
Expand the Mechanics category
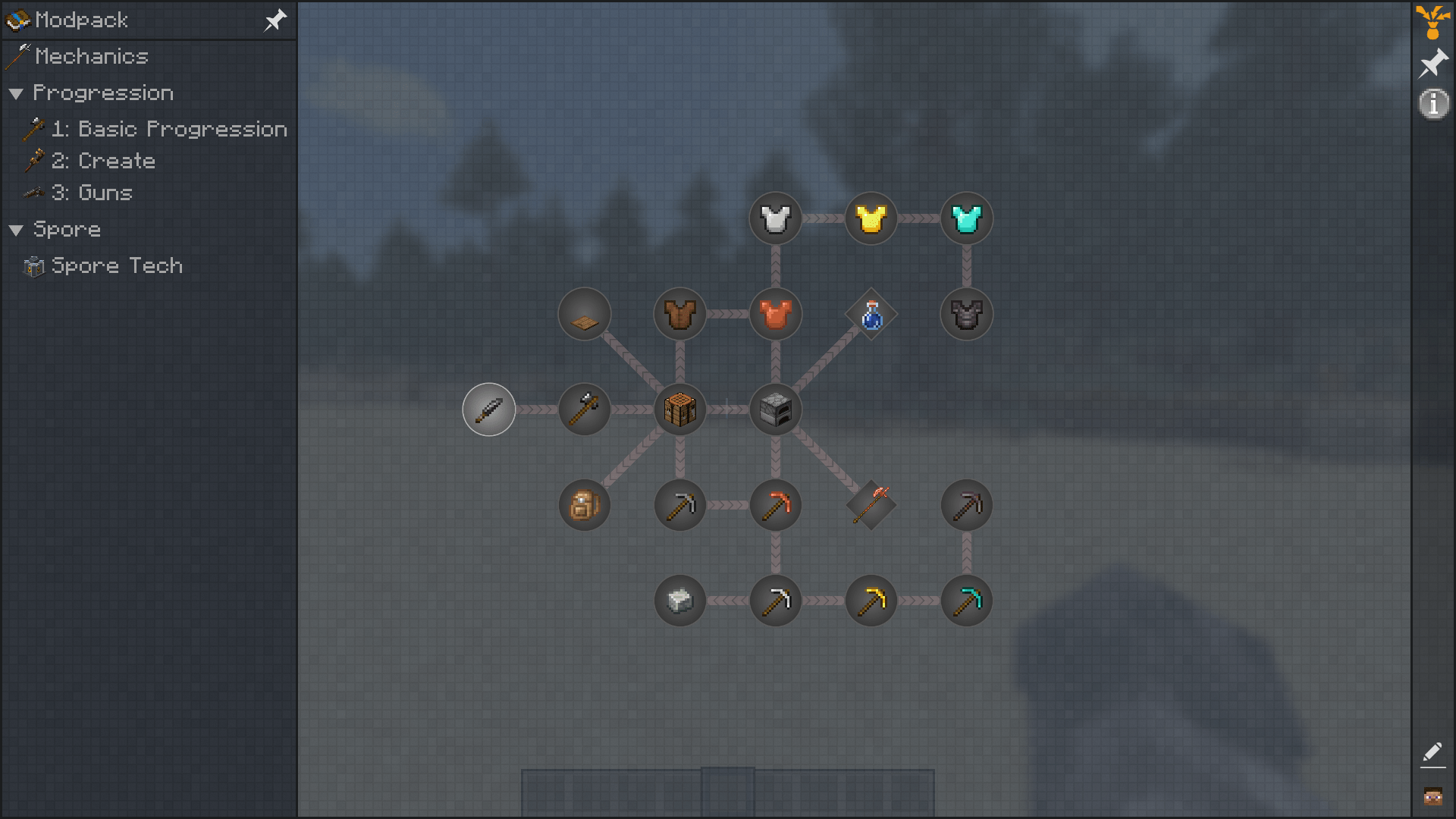pyautogui.click(x=93, y=57)
